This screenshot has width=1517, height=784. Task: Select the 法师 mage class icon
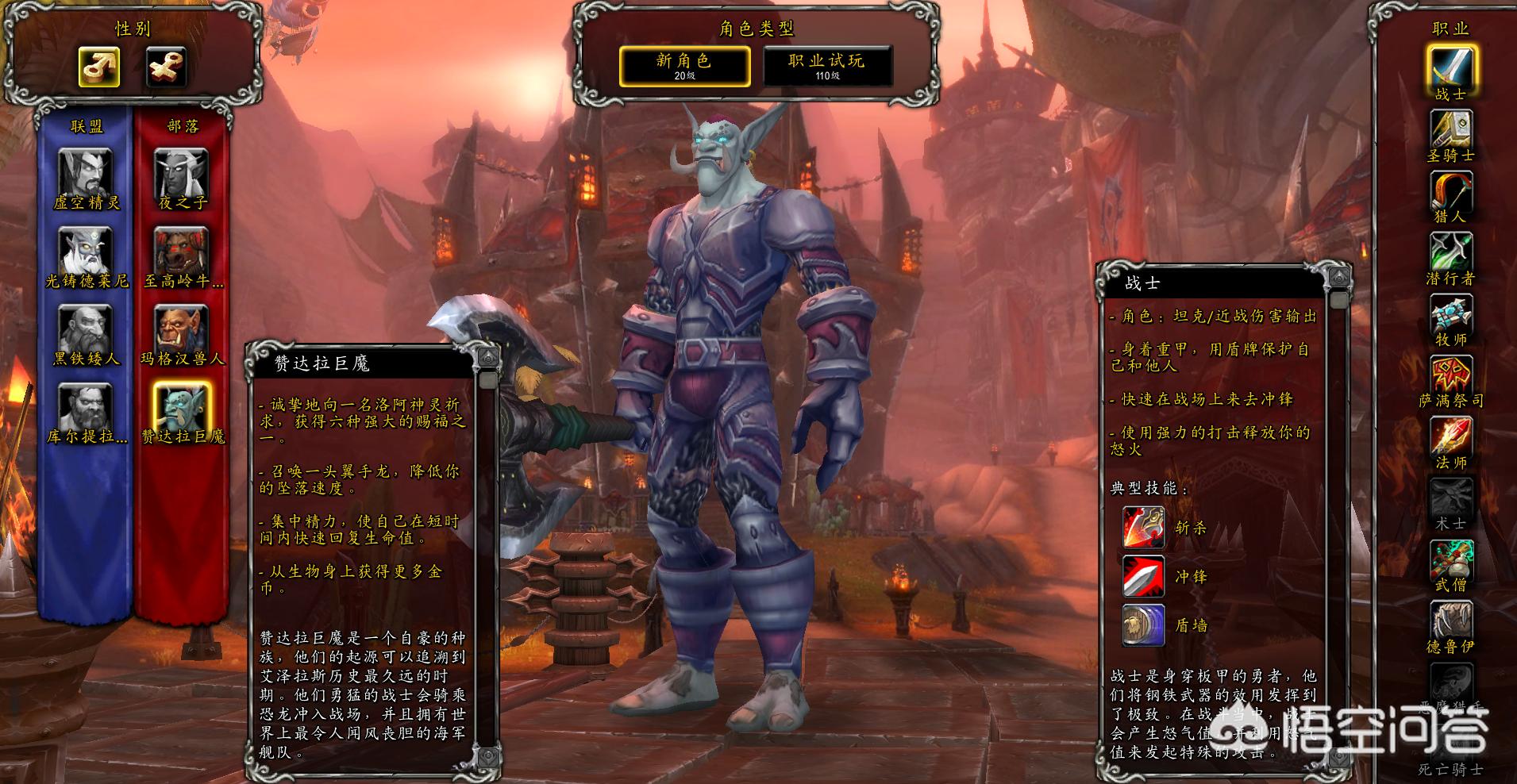1451,436
